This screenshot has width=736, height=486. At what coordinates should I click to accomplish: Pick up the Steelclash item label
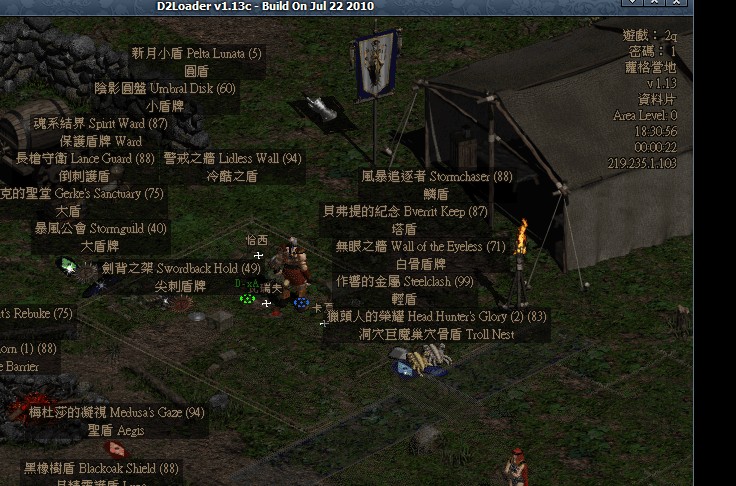click(x=404, y=281)
